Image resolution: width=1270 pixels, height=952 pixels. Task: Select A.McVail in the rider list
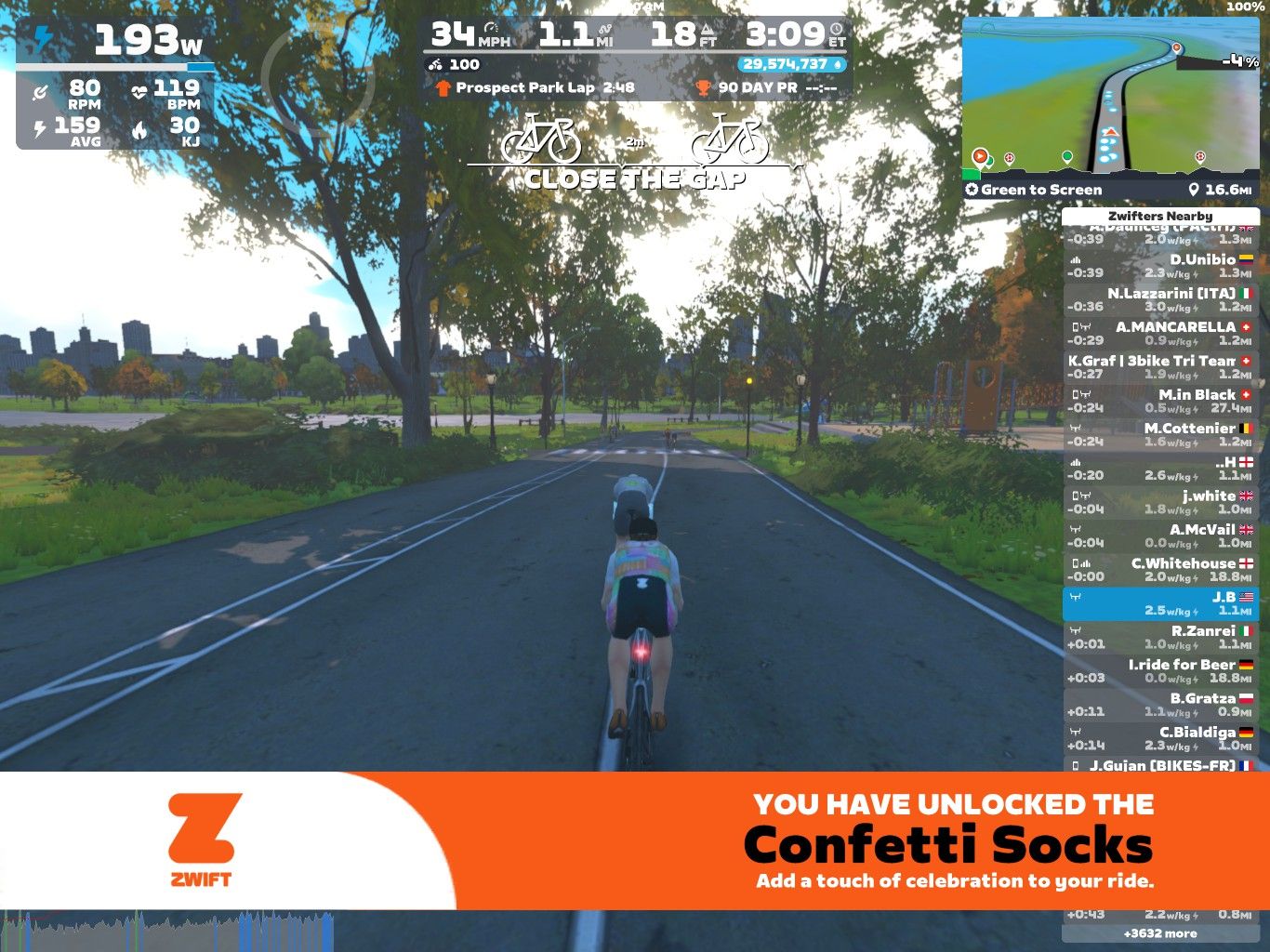click(1160, 536)
